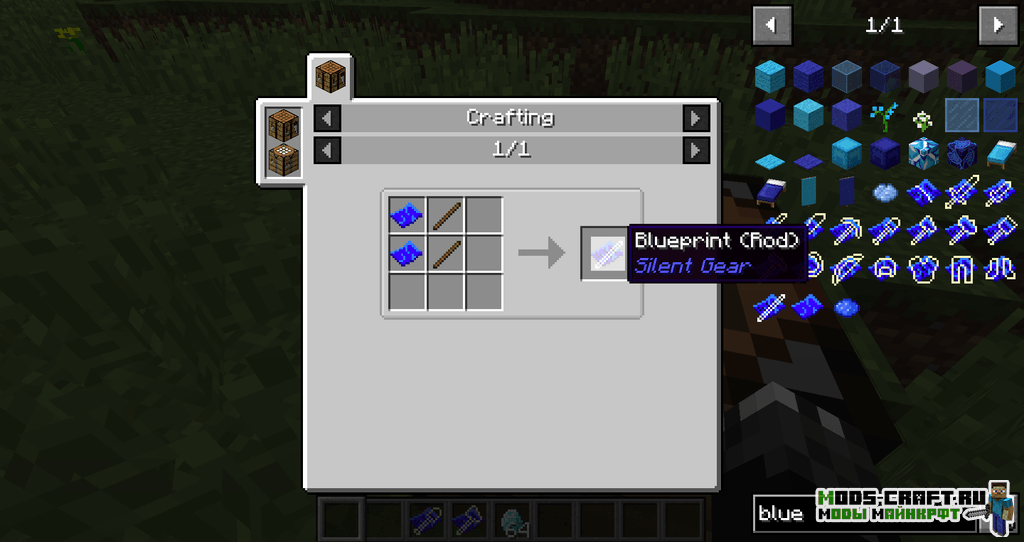
Task: Choose the dark blue bed item
Action: click(770, 190)
